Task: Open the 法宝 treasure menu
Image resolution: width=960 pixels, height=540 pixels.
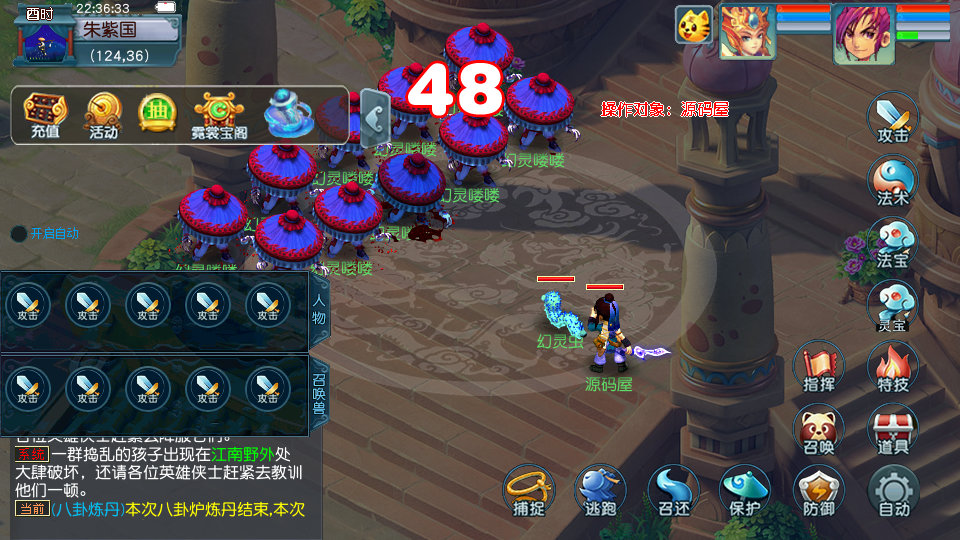Action: pyautogui.click(x=892, y=243)
